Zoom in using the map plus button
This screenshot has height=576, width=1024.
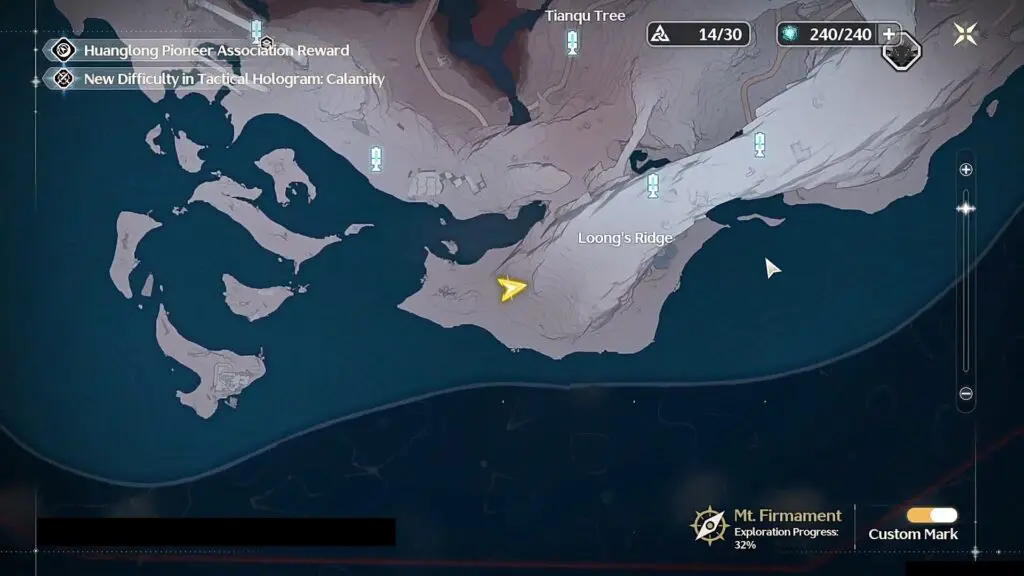tap(966, 170)
